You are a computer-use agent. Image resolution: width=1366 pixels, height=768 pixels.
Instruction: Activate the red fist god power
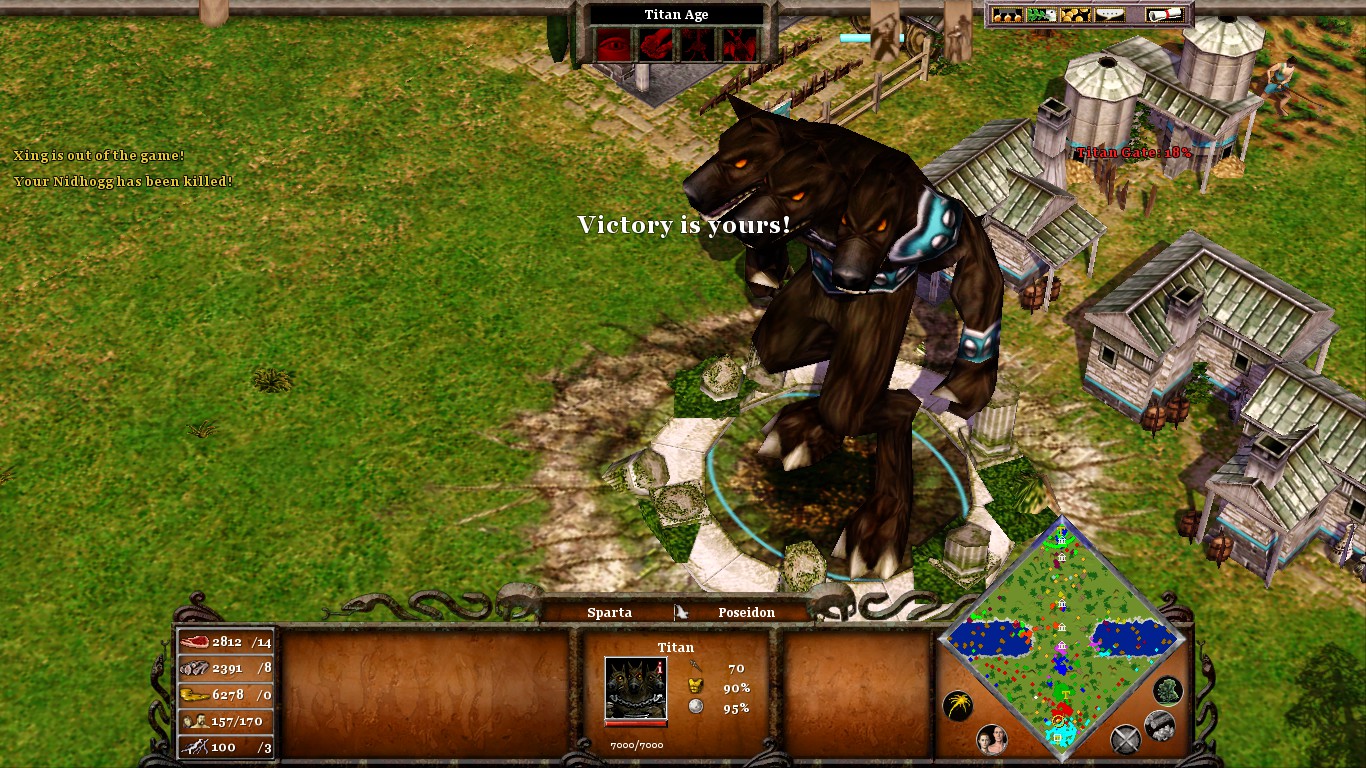(x=655, y=43)
